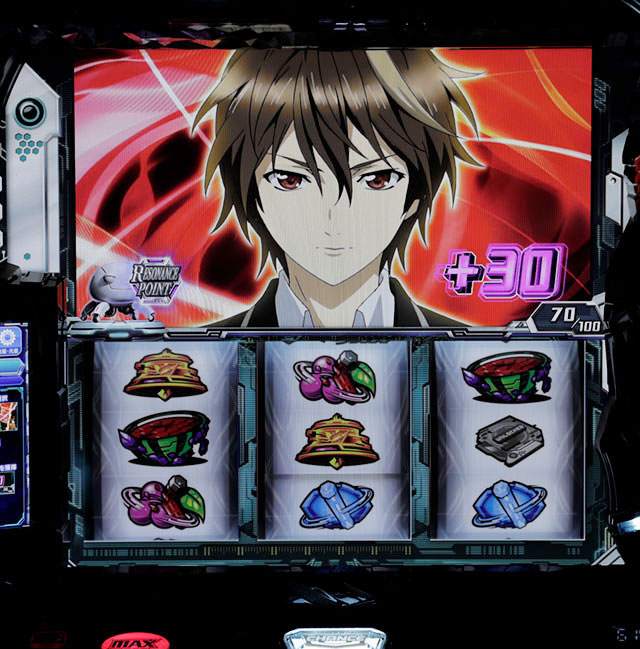Activate the glowing CHANCE button
Viewport: 640px width, 649px height.
coord(335,637)
